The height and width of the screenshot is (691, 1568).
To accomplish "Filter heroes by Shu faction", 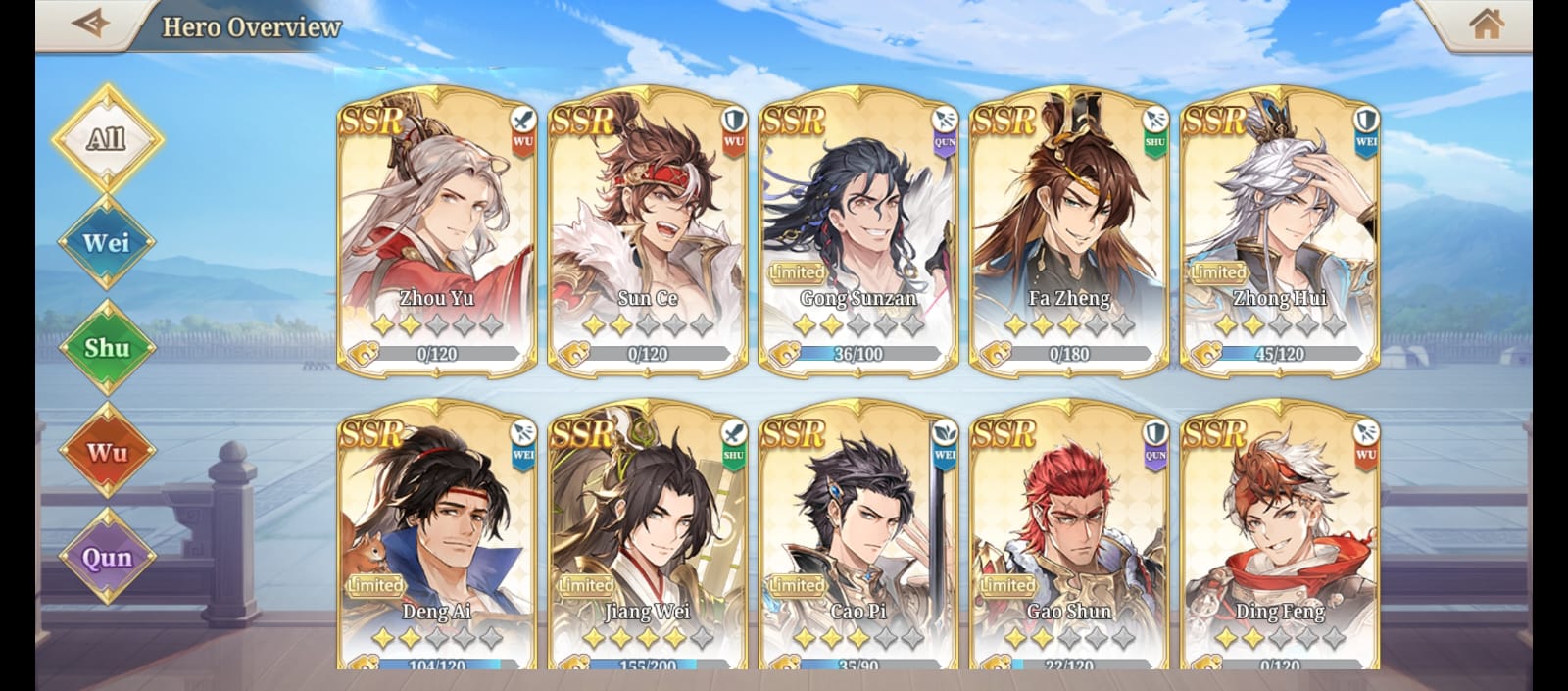I will [107, 347].
